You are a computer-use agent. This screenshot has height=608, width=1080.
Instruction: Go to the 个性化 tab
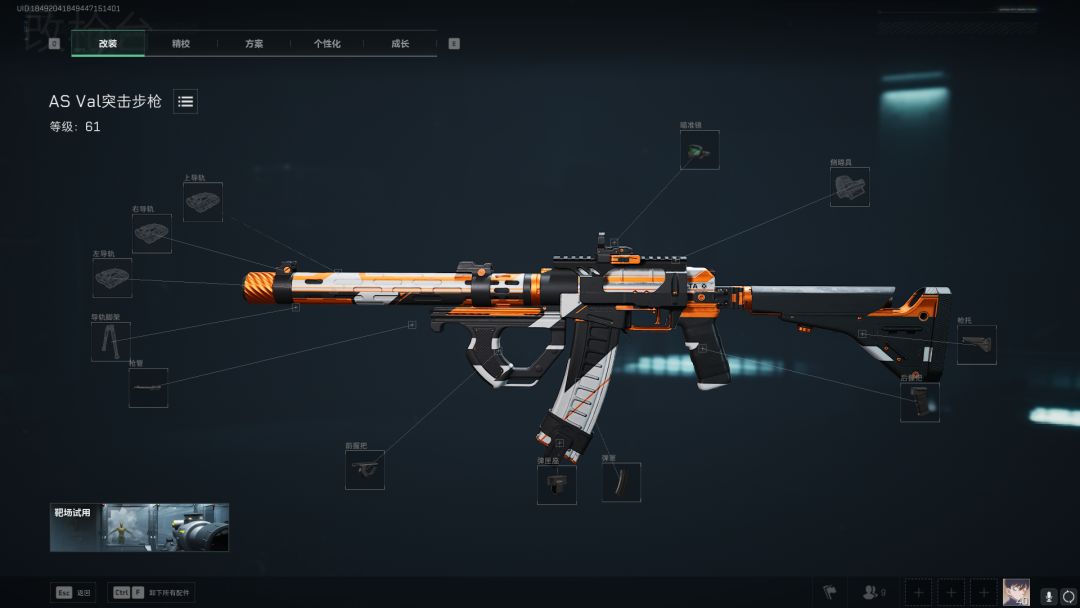[x=327, y=44]
